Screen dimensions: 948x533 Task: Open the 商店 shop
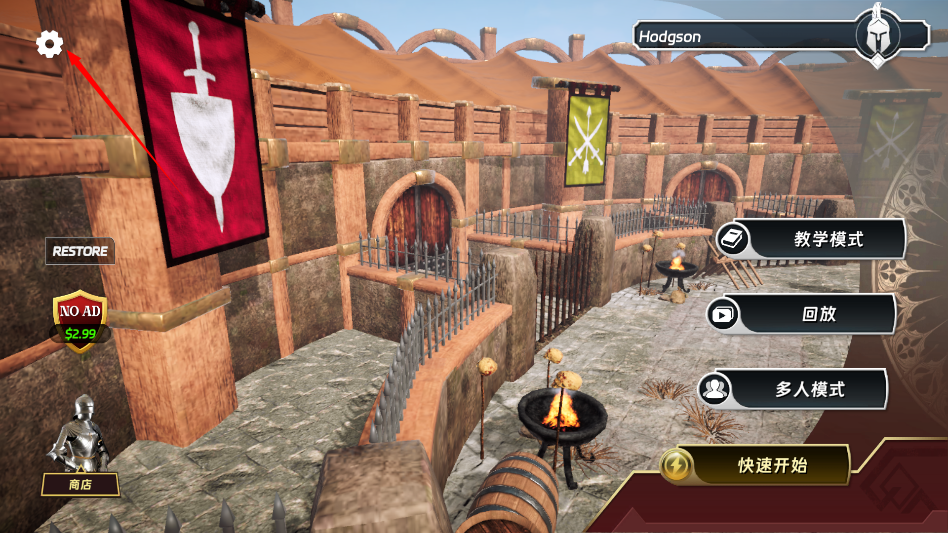80,484
